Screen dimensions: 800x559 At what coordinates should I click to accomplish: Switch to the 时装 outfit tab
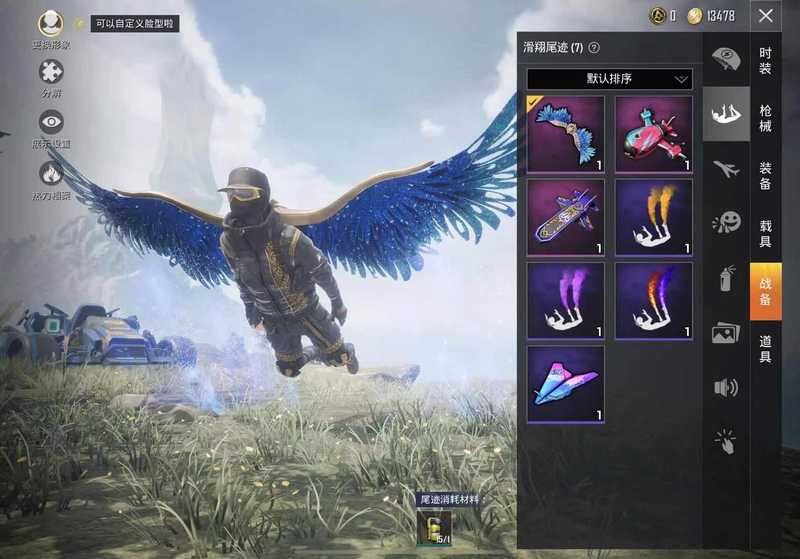765,60
